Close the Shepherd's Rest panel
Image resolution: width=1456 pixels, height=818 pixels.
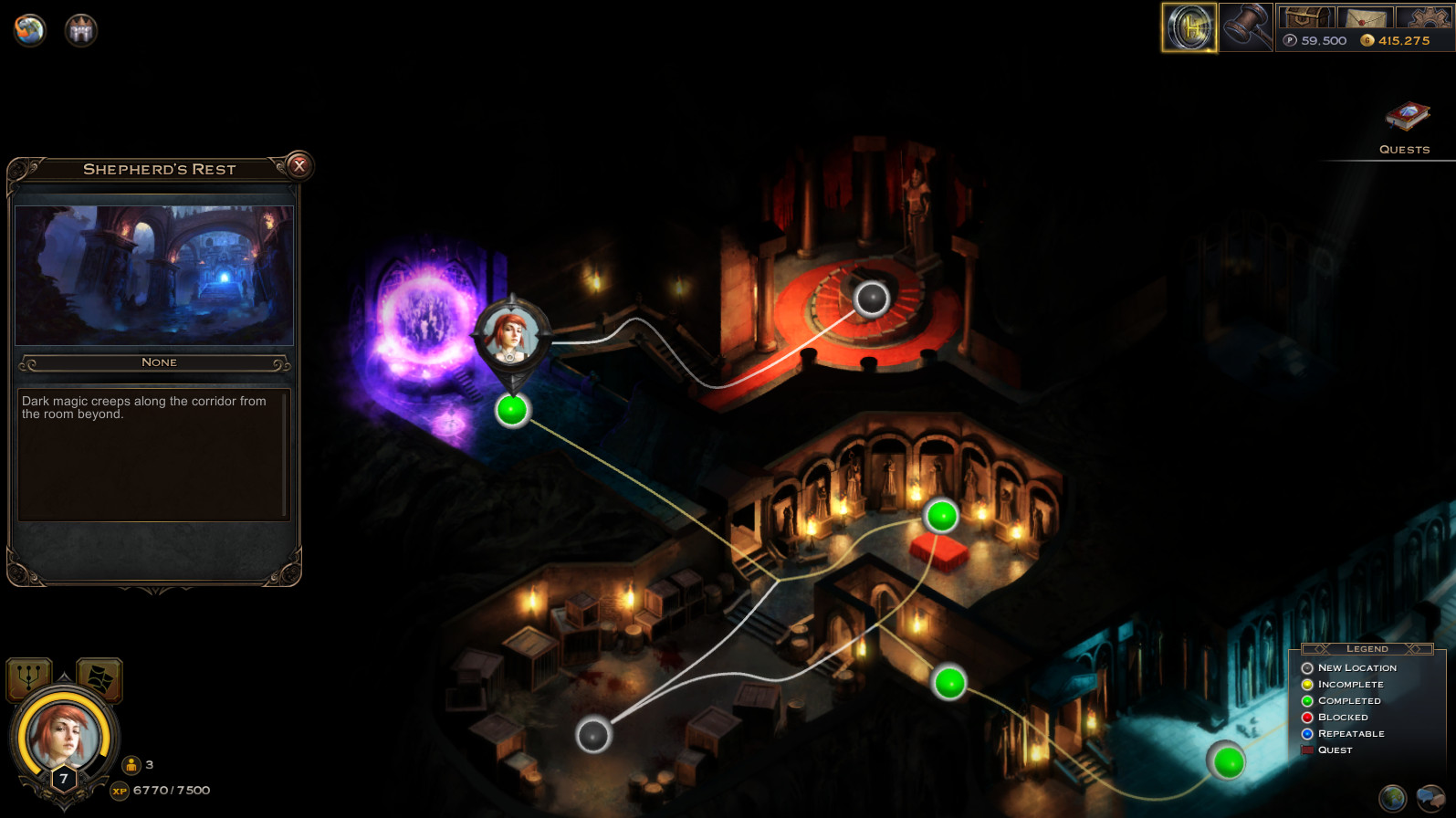[300, 167]
